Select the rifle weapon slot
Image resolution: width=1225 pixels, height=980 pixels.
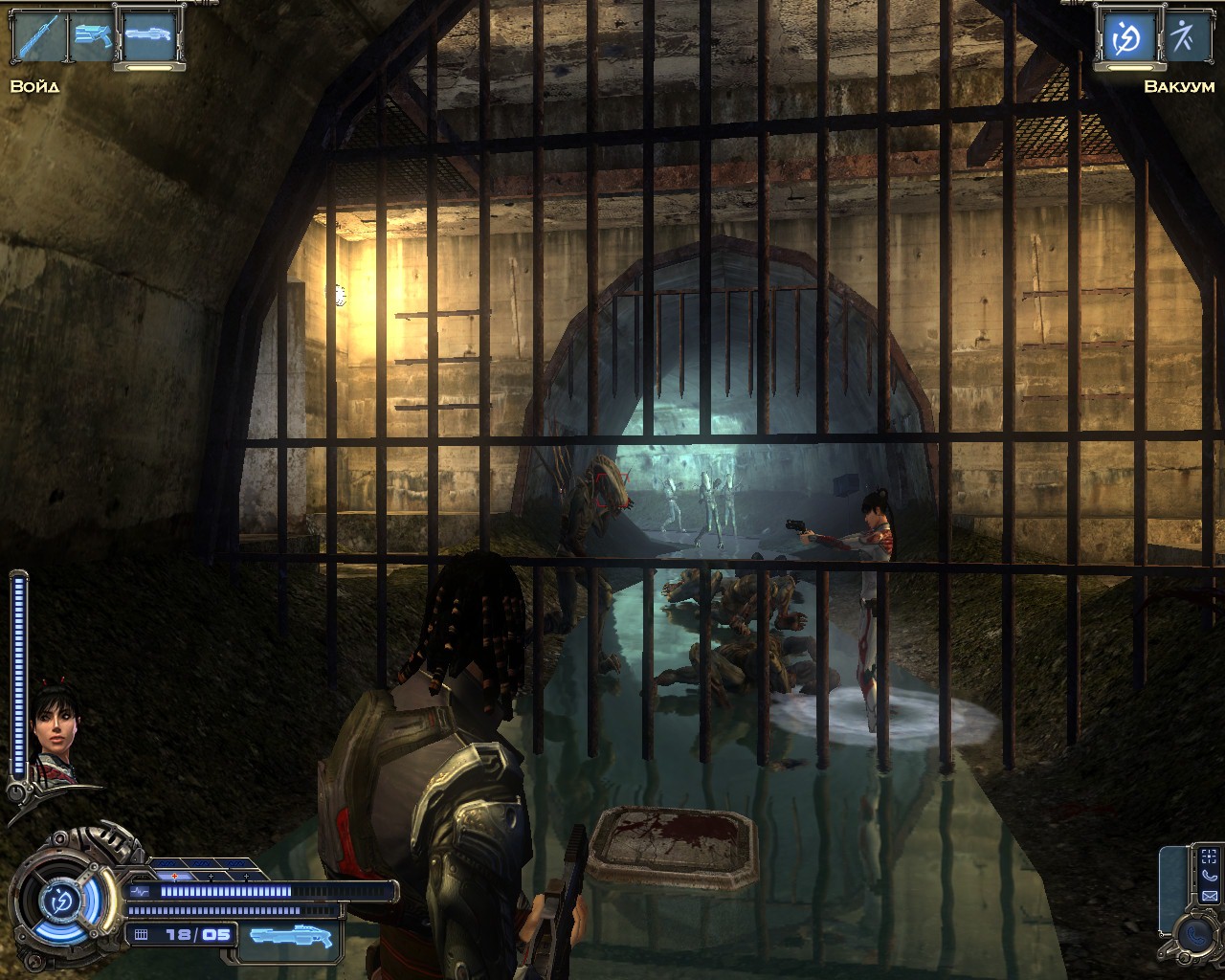[38, 38]
